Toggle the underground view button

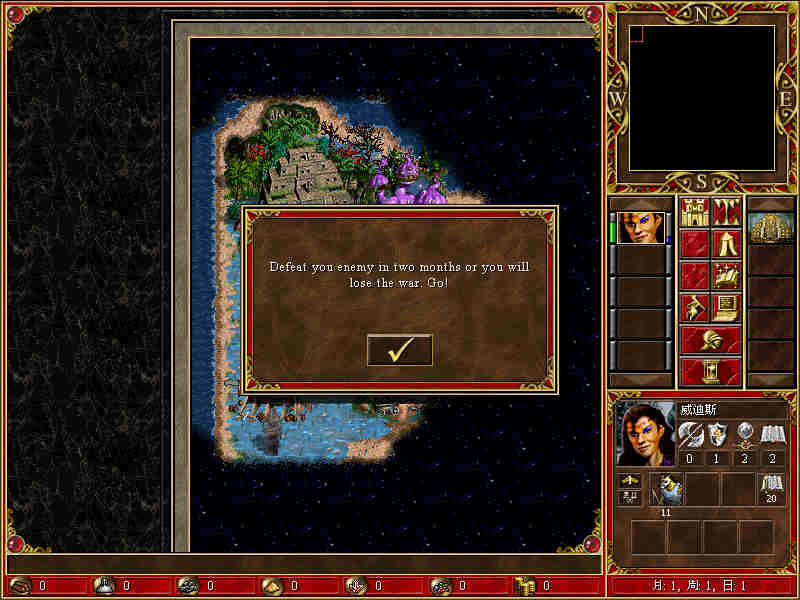tap(726, 212)
